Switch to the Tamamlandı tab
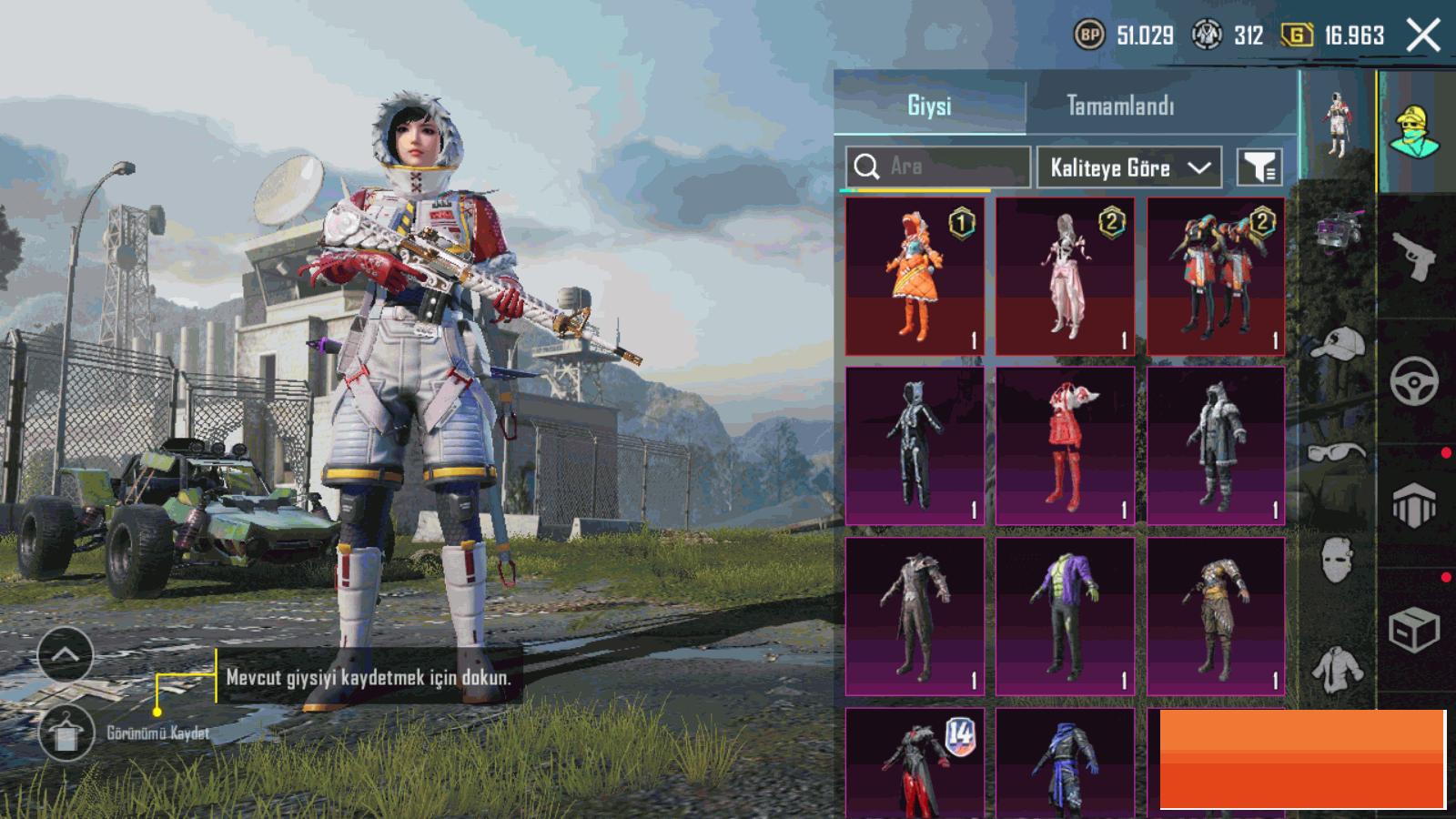The width and height of the screenshot is (1456, 819). [1120, 106]
